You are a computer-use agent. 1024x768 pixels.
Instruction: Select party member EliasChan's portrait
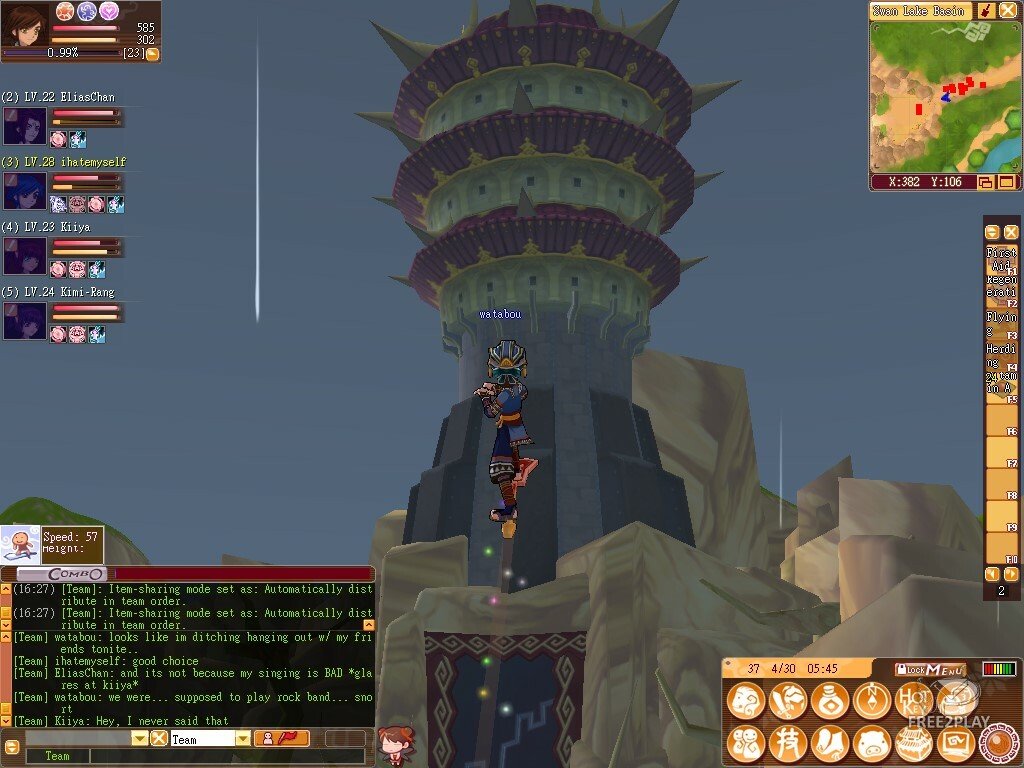pos(24,127)
